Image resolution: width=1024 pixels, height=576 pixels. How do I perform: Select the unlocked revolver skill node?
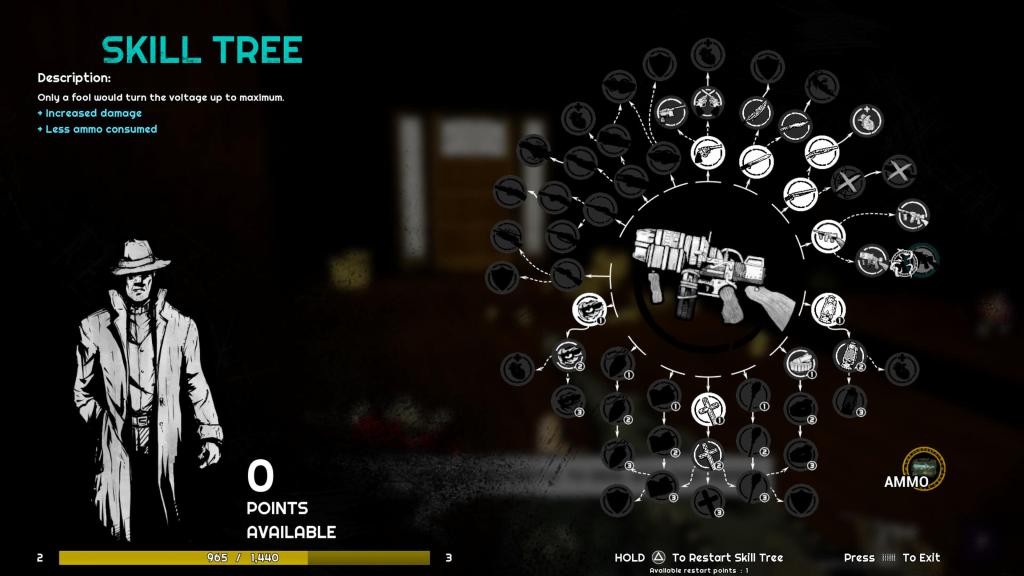(707, 153)
